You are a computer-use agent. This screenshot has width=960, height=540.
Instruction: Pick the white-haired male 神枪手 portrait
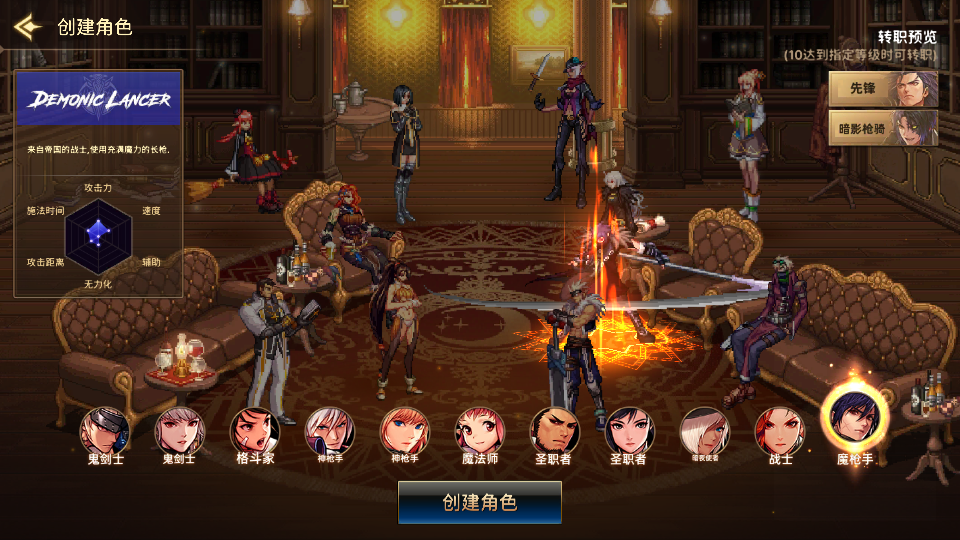tap(330, 431)
